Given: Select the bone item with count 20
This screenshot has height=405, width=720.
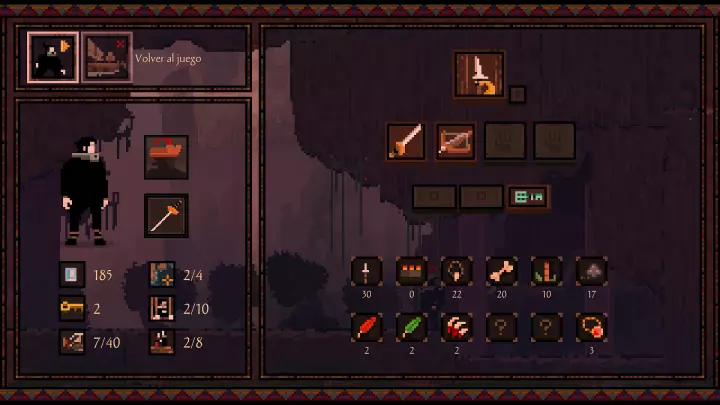Looking at the screenshot, I should (502, 272).
